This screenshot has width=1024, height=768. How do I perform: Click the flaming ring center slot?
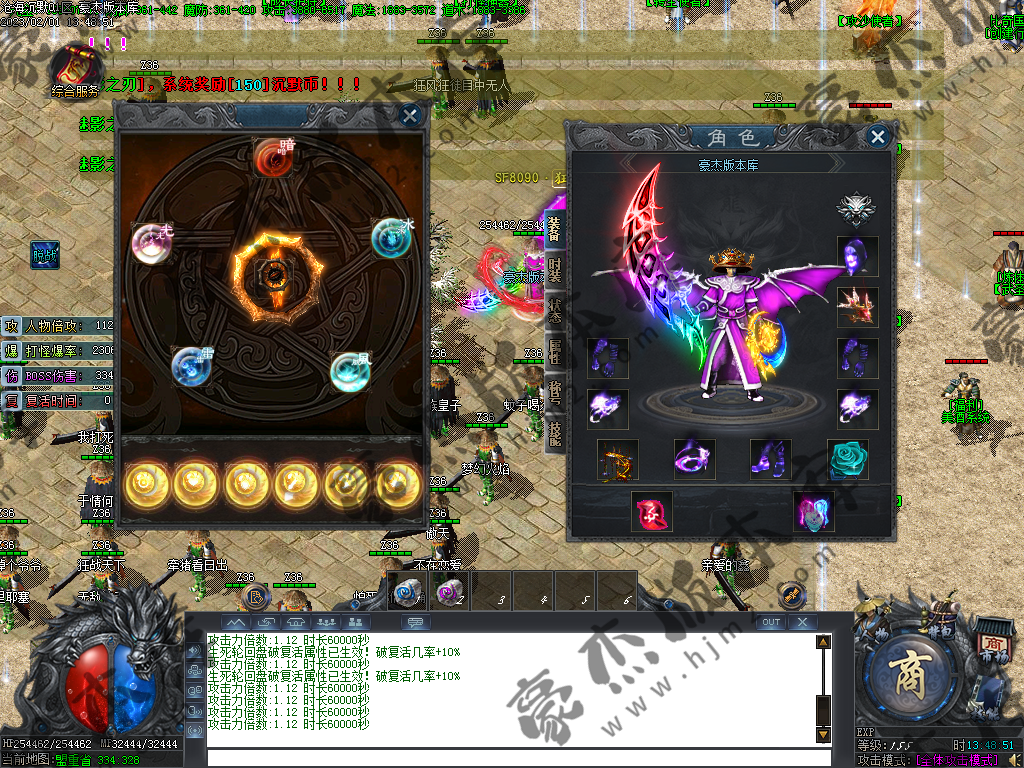pos(272,272)
